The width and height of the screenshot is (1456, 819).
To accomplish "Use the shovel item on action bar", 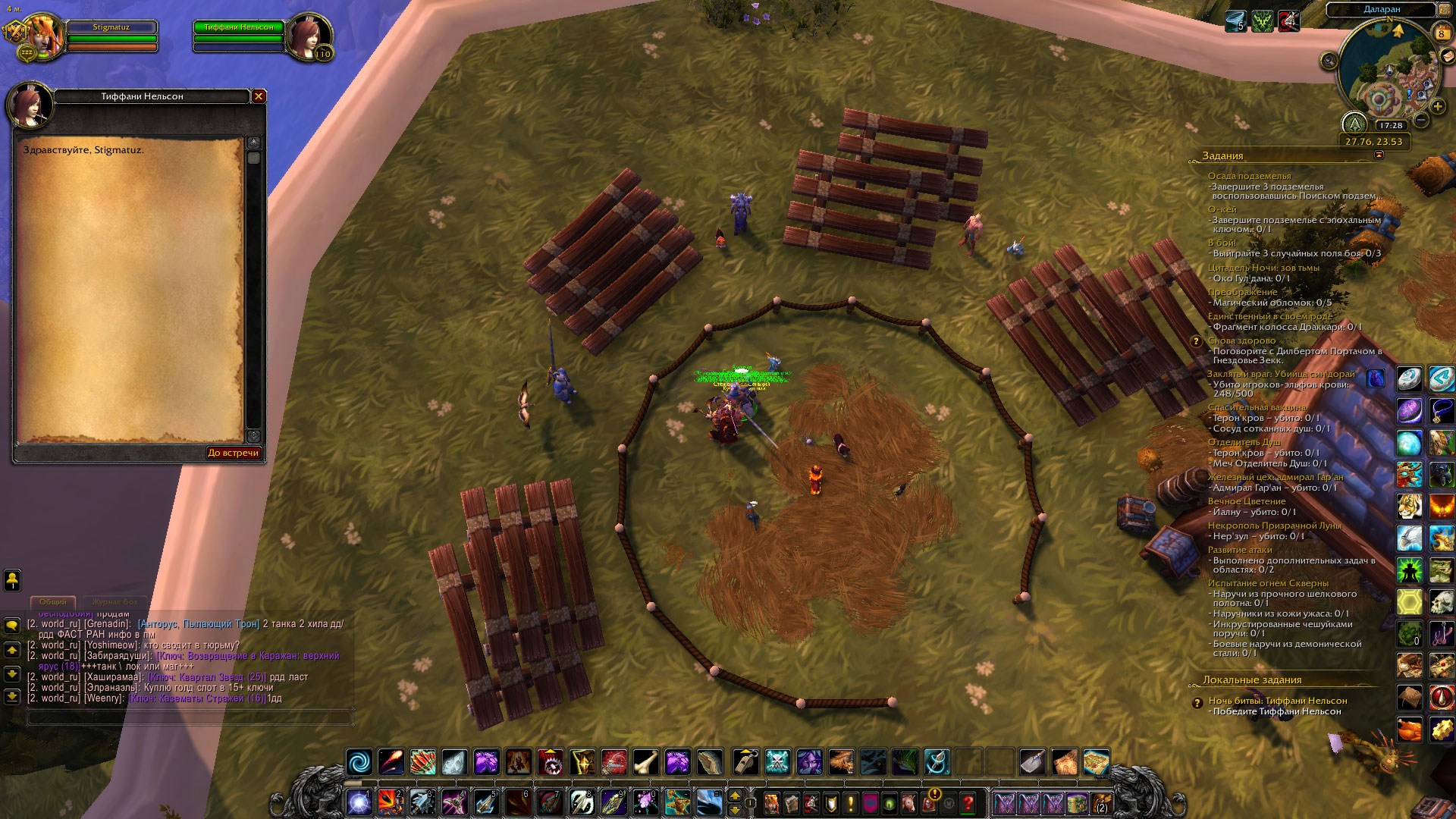I will tap(1032, 761).
